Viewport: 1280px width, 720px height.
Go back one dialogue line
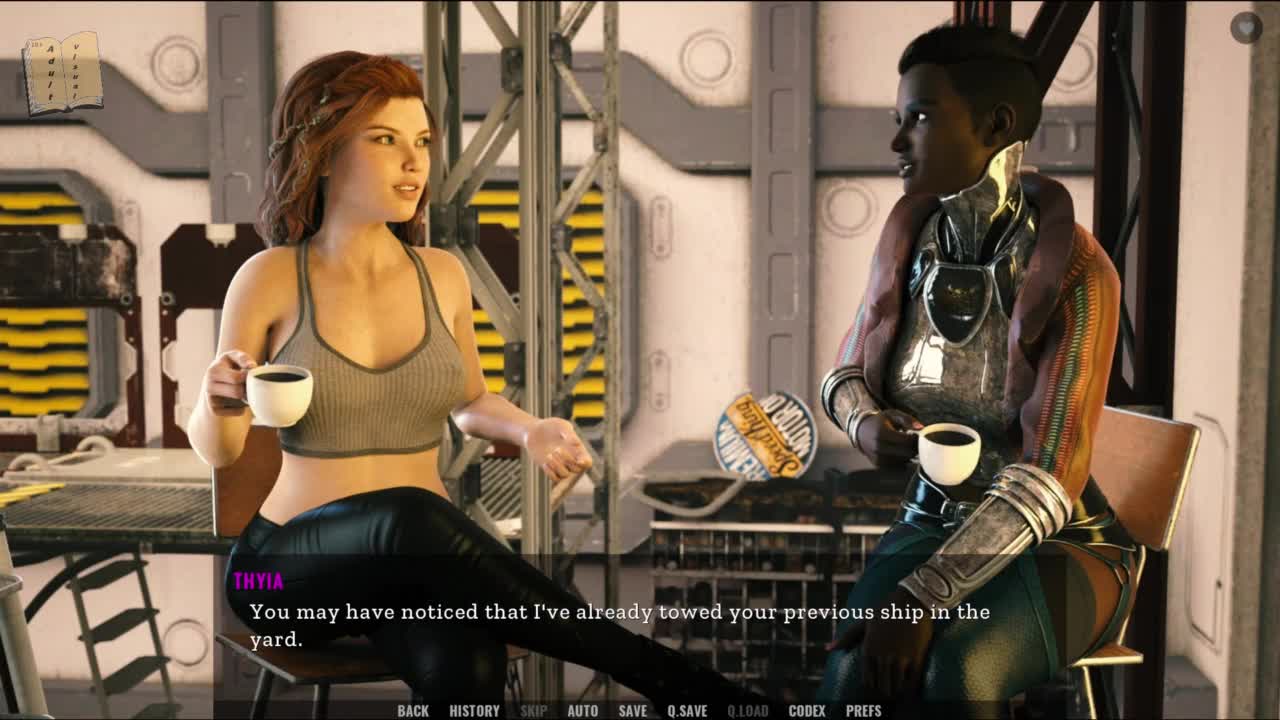[x=412, y=711]
